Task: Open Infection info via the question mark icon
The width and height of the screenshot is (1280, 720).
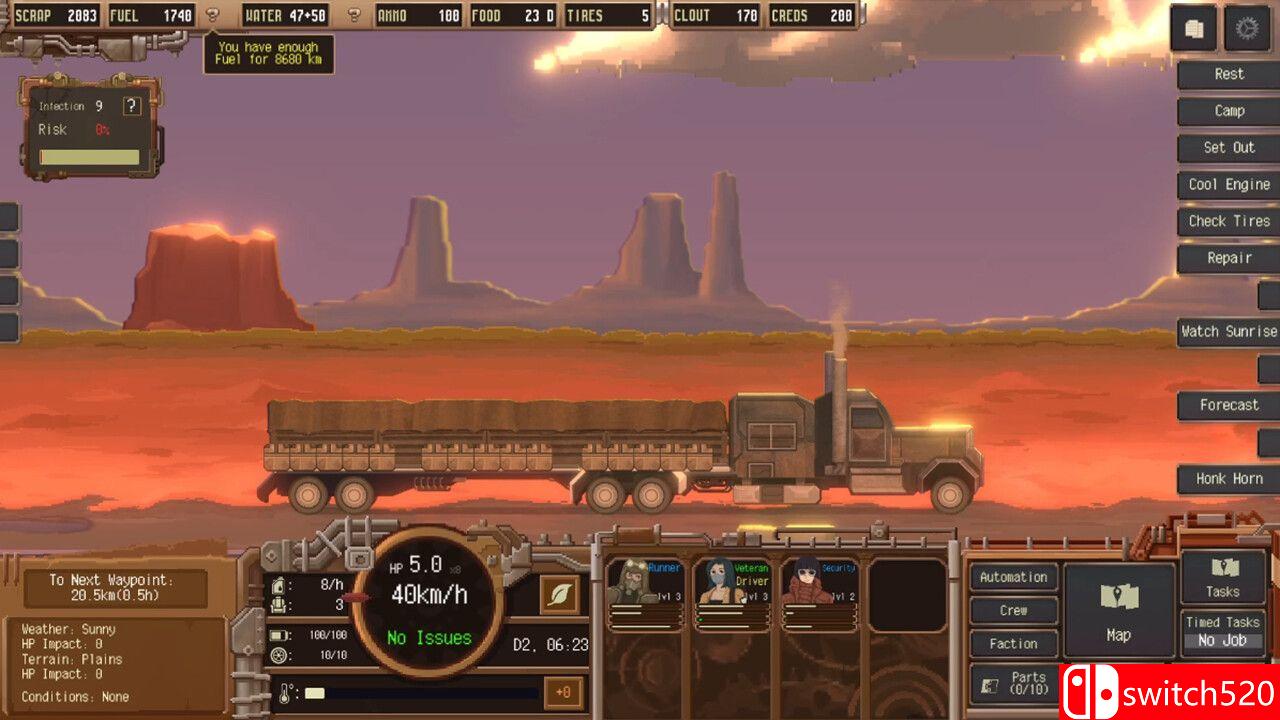Action: [133, 105]
